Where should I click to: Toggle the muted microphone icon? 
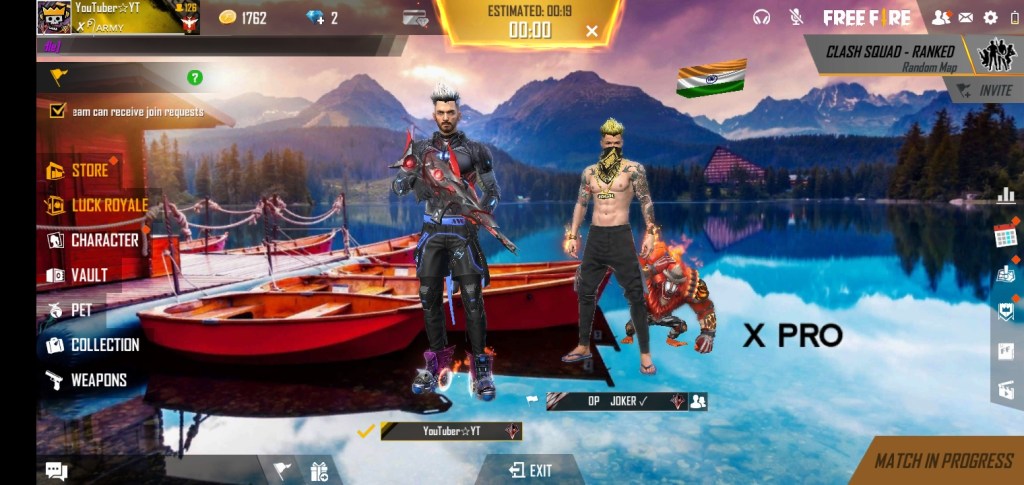click(796, 17)
